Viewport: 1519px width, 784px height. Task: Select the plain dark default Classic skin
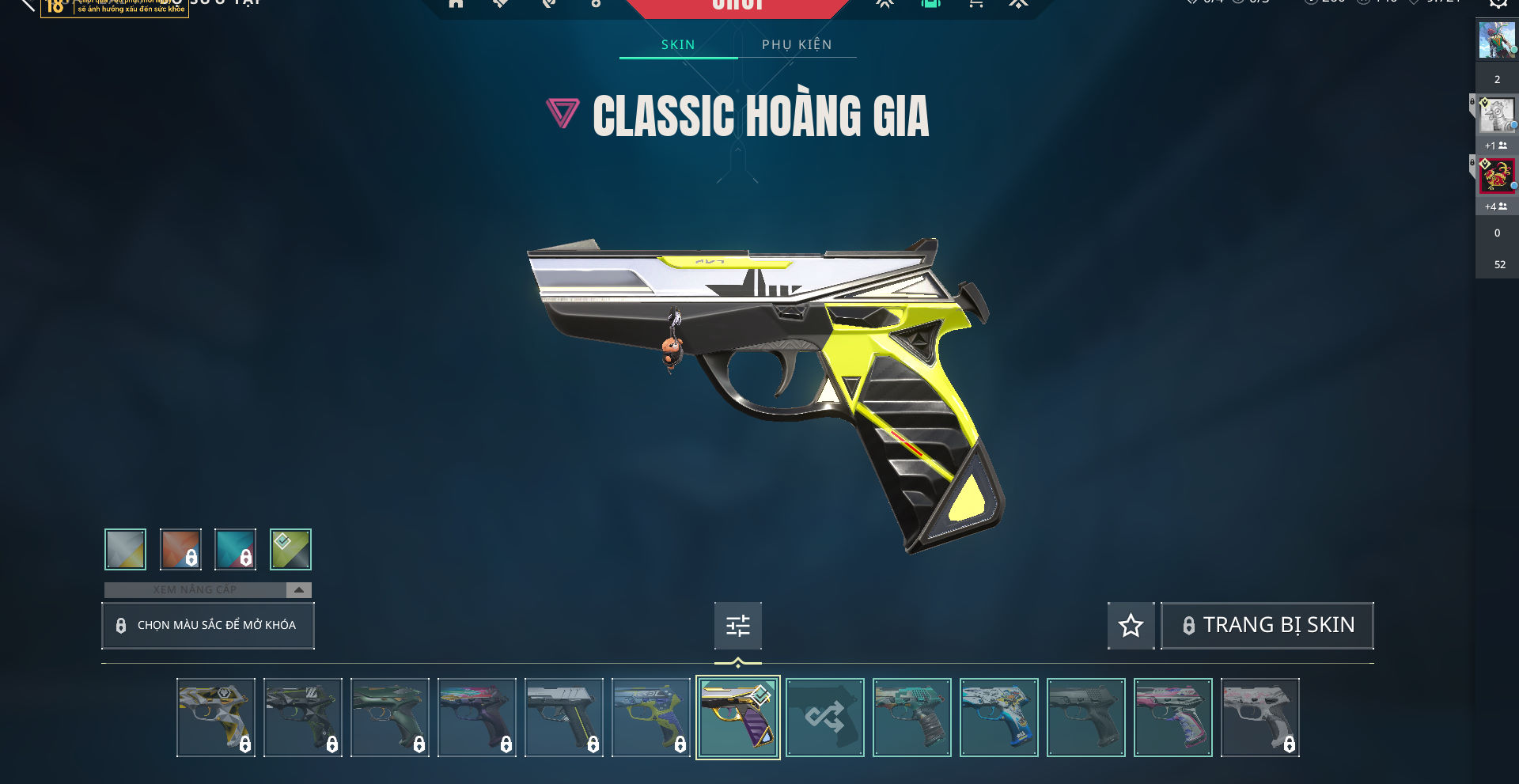coord(1085,718)
